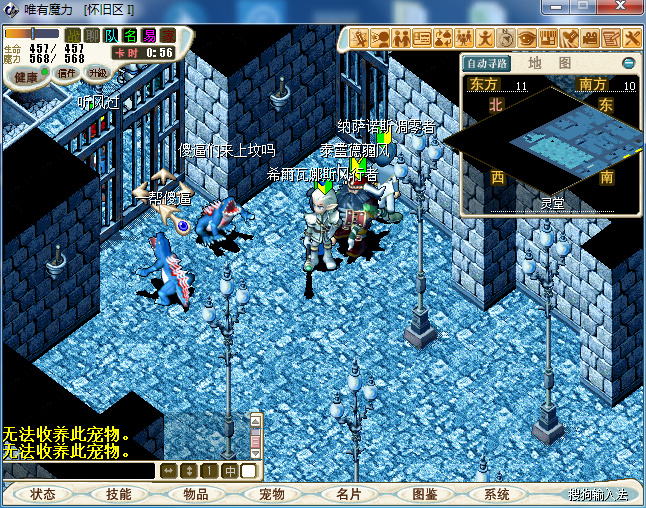Open the 图鉴 album menu
The height and width of the screenshot is (508, 646).
(424, 494)
